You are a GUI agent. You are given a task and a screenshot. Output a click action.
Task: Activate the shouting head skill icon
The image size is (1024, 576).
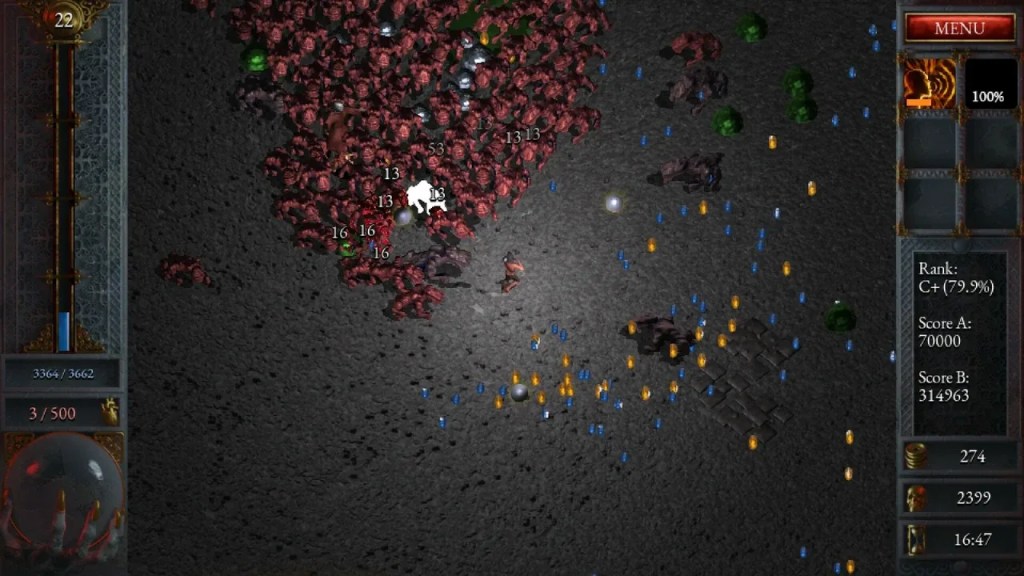[929, 83]
